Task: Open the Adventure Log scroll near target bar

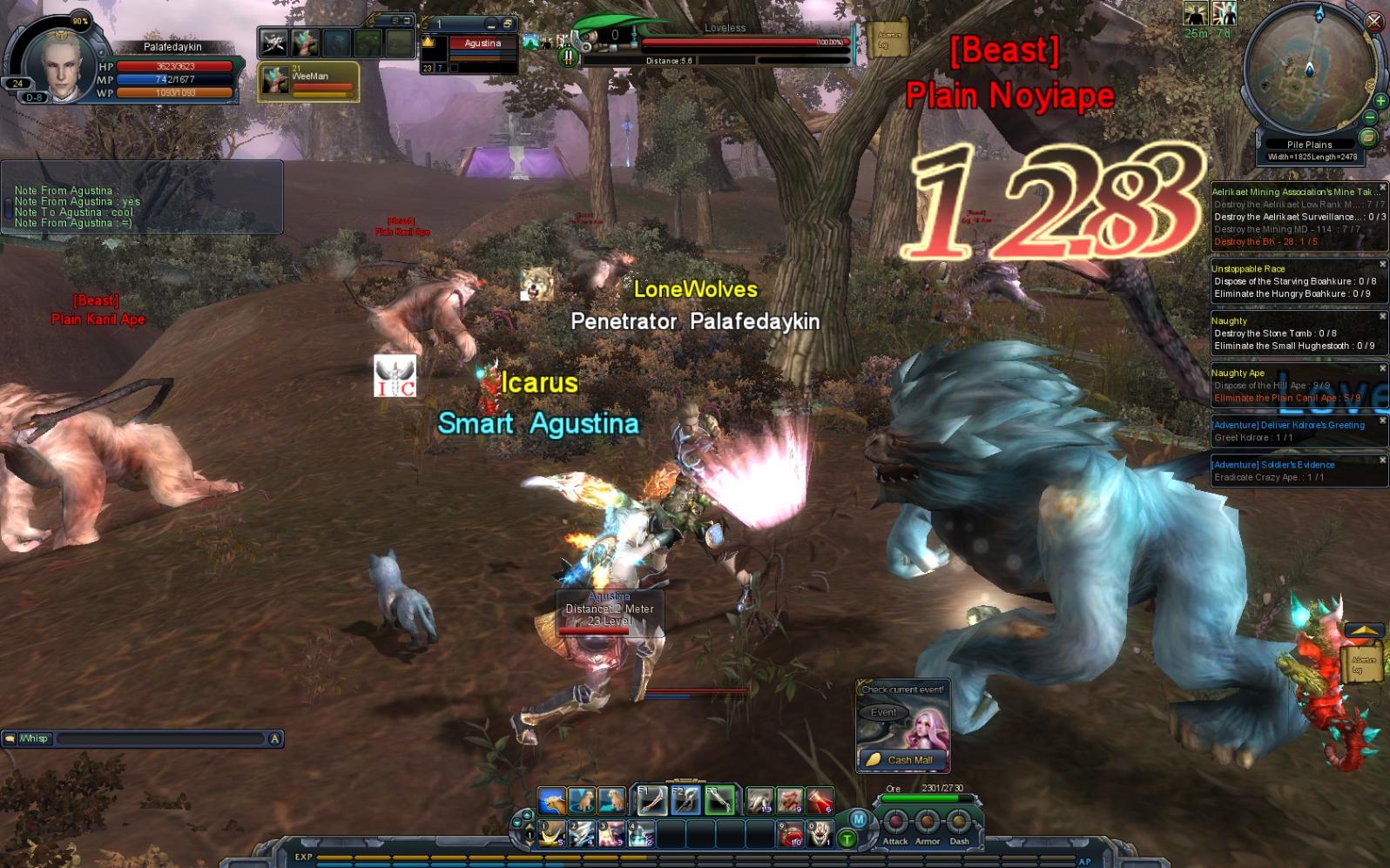Action: (x=888, y=39)
